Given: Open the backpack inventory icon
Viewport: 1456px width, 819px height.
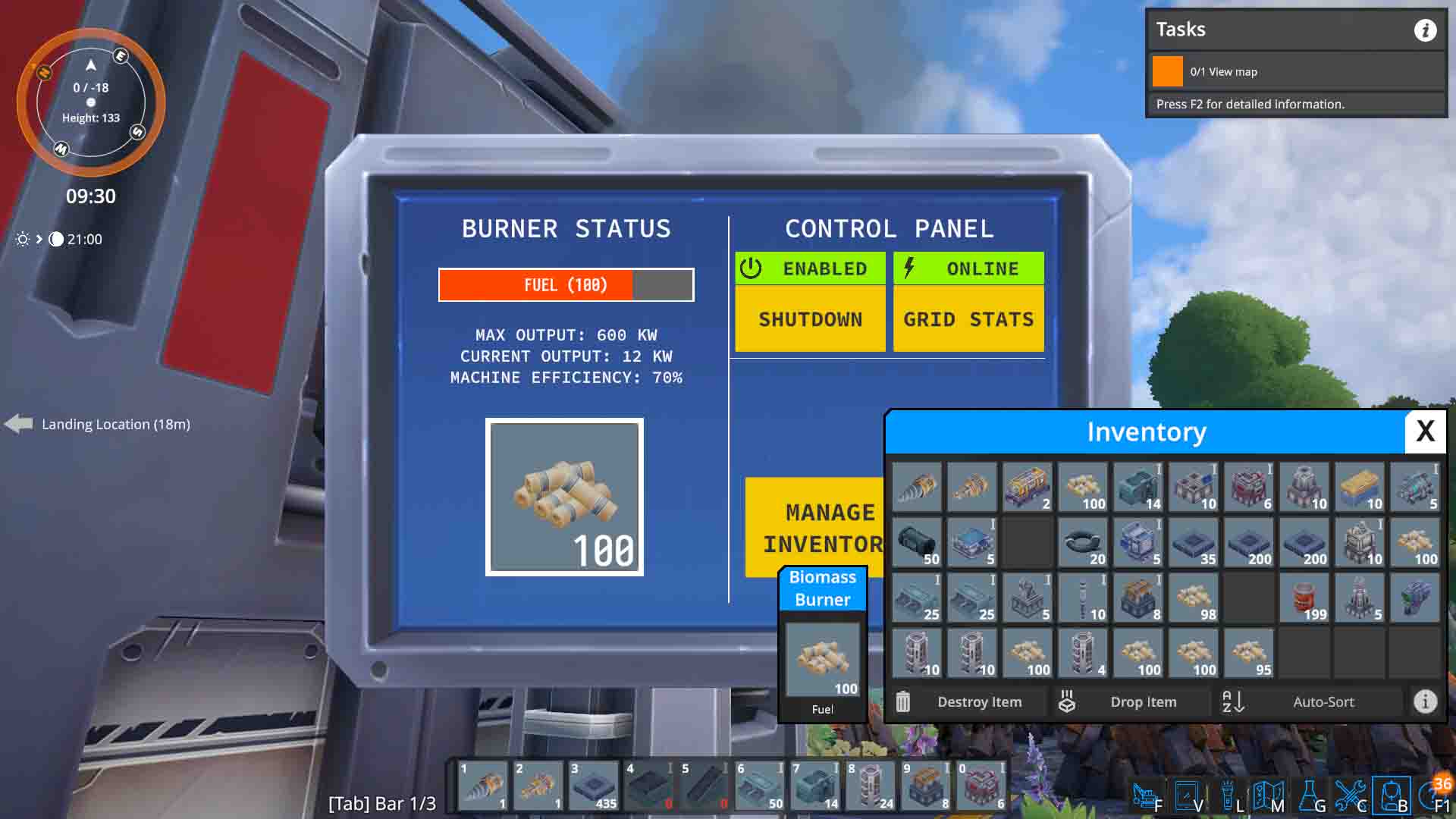Looking at the screenshot, I should [1393, 792].
